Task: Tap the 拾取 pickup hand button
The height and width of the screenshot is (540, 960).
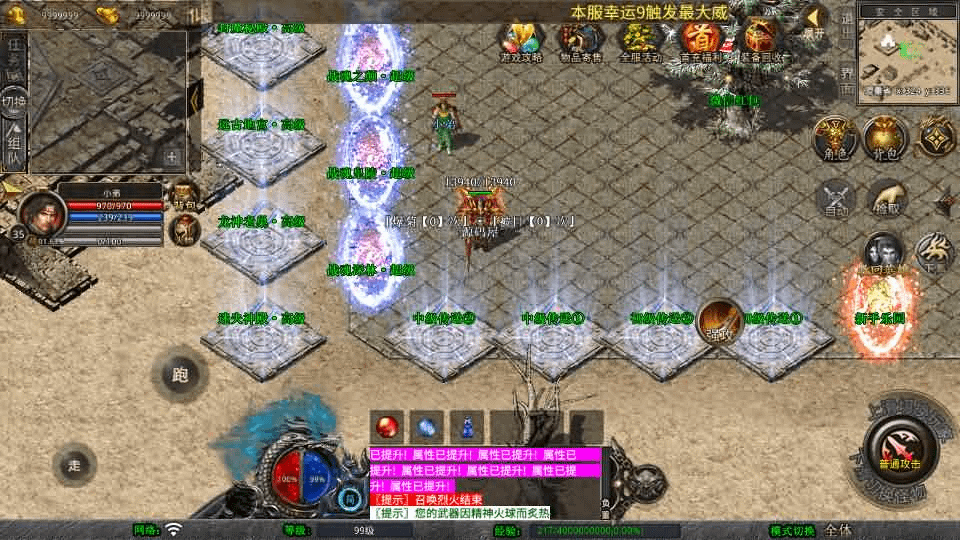Action: coord(886,199)
